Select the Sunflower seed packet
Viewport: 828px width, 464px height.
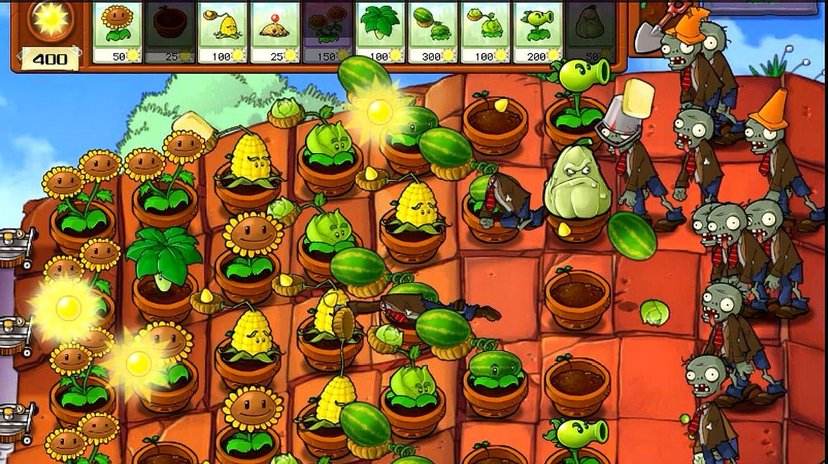click(x=118, y=31)
